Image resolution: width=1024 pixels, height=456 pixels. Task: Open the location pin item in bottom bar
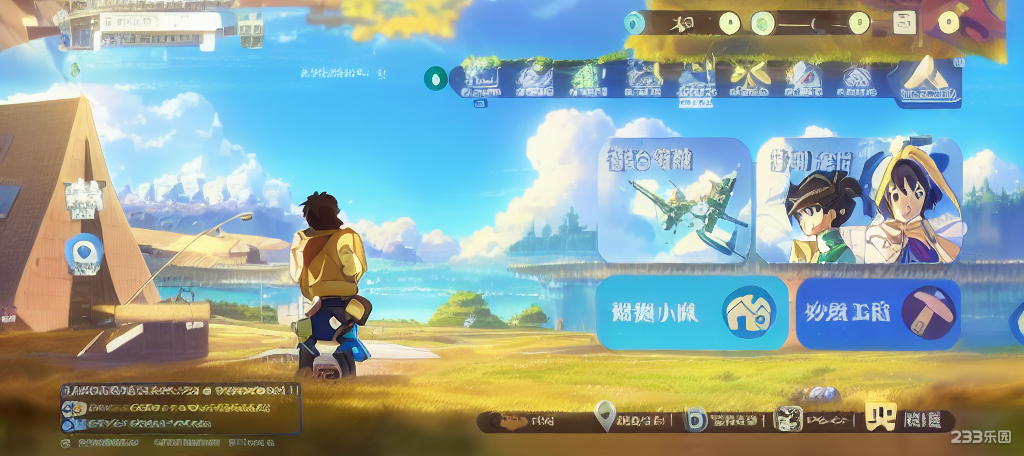[x=604, y=415]
